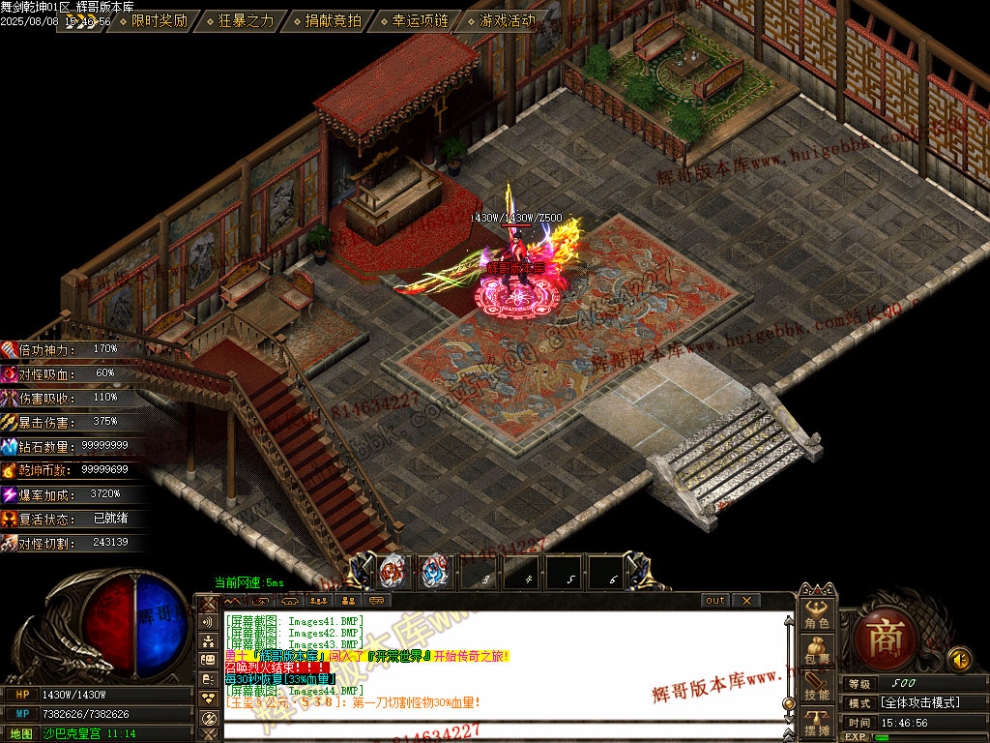The height and width of the screenshot is (743, 990).
Task: Open the 角色 character panel
Action: [x=817, y=615]
